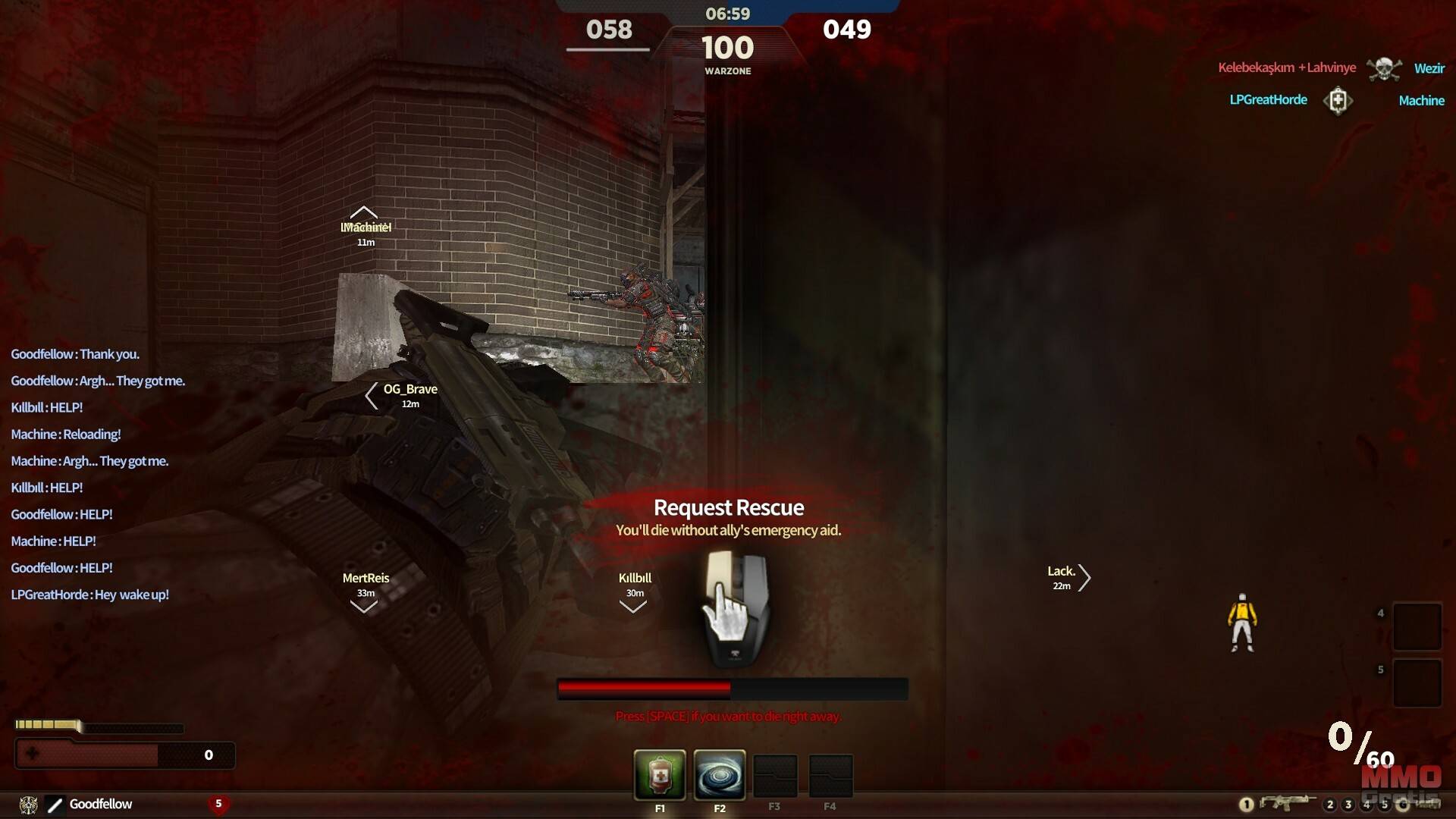This screenshot has height=819, width=1456.
Task: Click LPGreatHorde's 'Hey wake up!' chat message
Action: pos(89,595)
